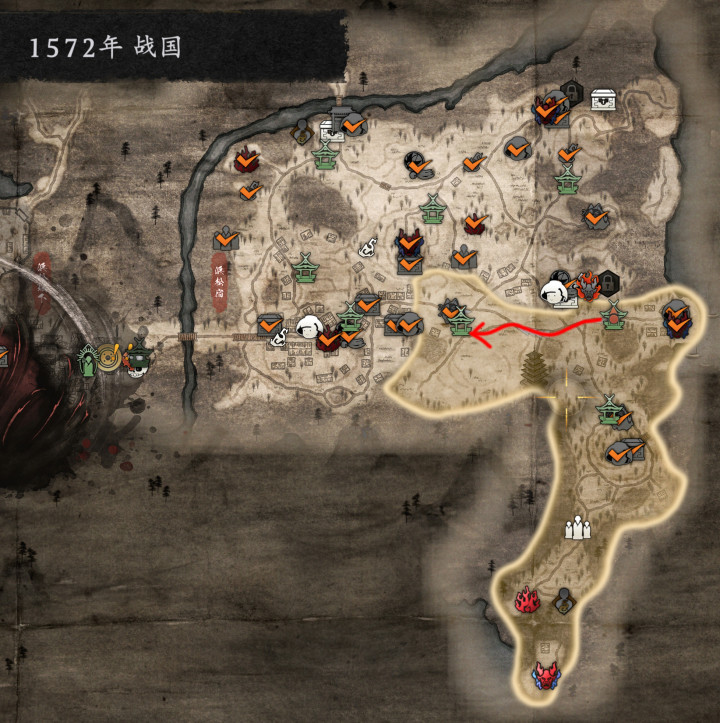Choose the uncleared red flame marker

tap(526, 599)
